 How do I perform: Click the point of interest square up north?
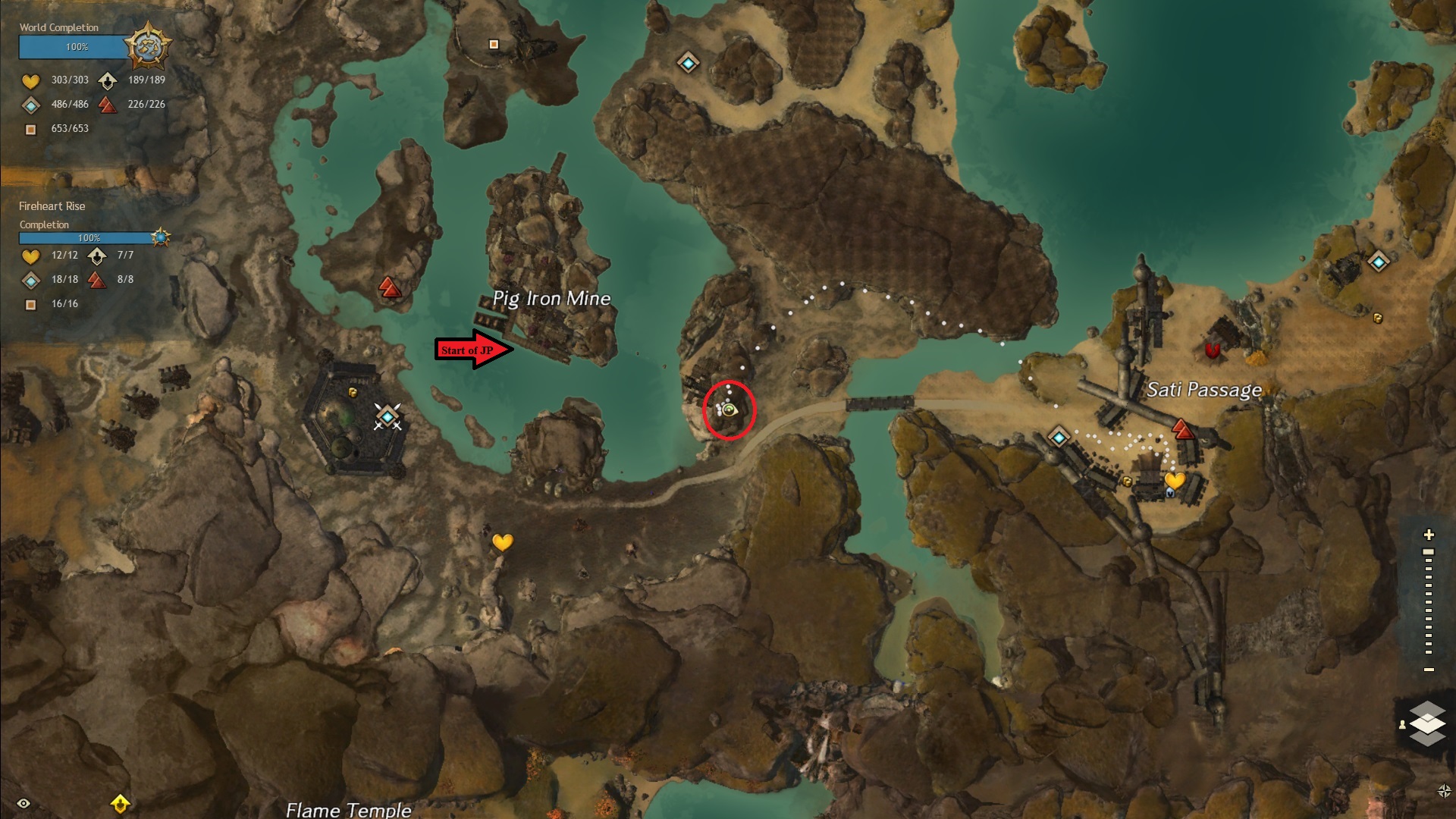click(494, 45)
